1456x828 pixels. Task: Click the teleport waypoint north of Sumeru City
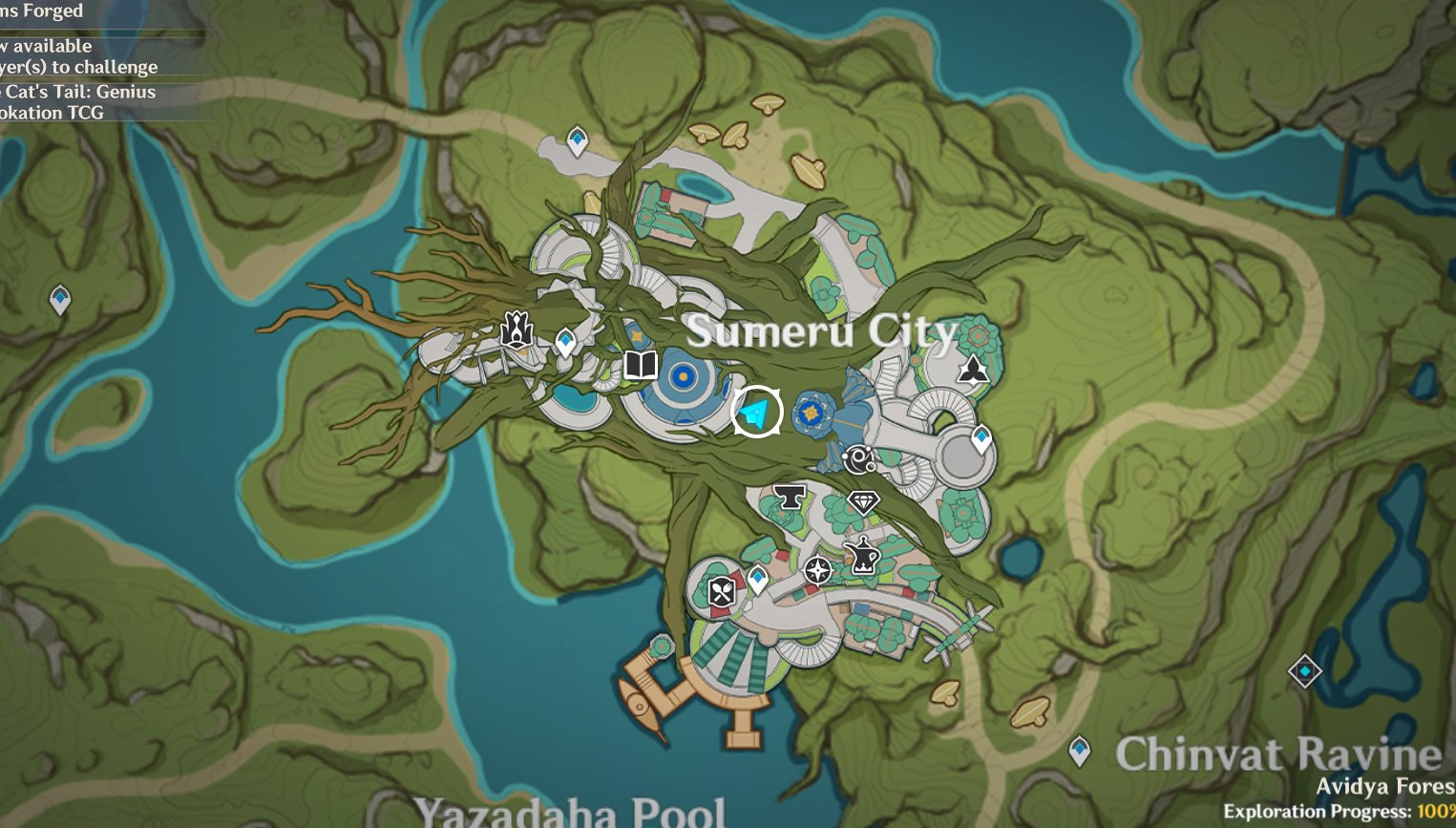(577, 138)
